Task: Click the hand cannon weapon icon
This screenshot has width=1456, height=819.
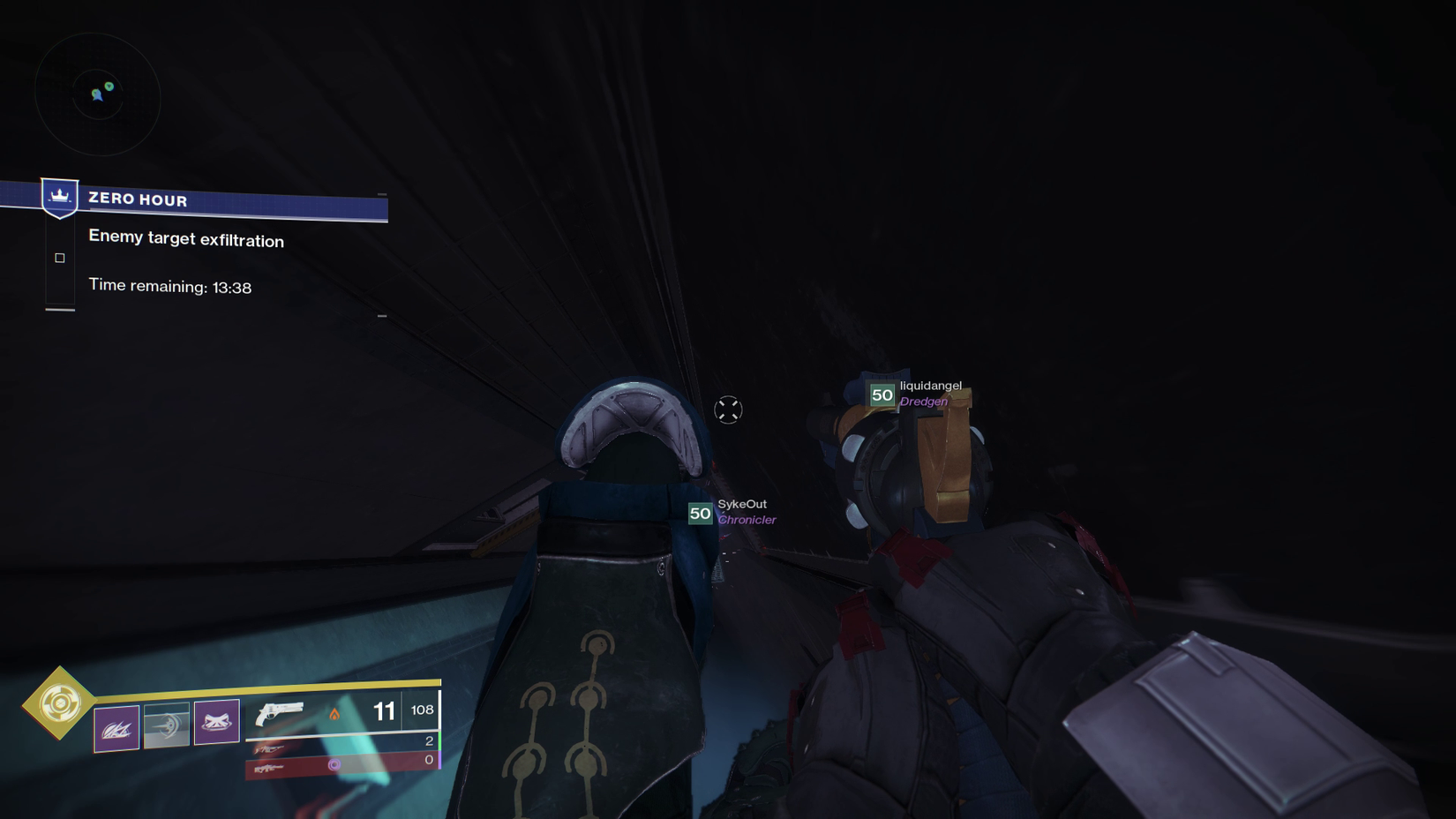Action: pos(281,713)
